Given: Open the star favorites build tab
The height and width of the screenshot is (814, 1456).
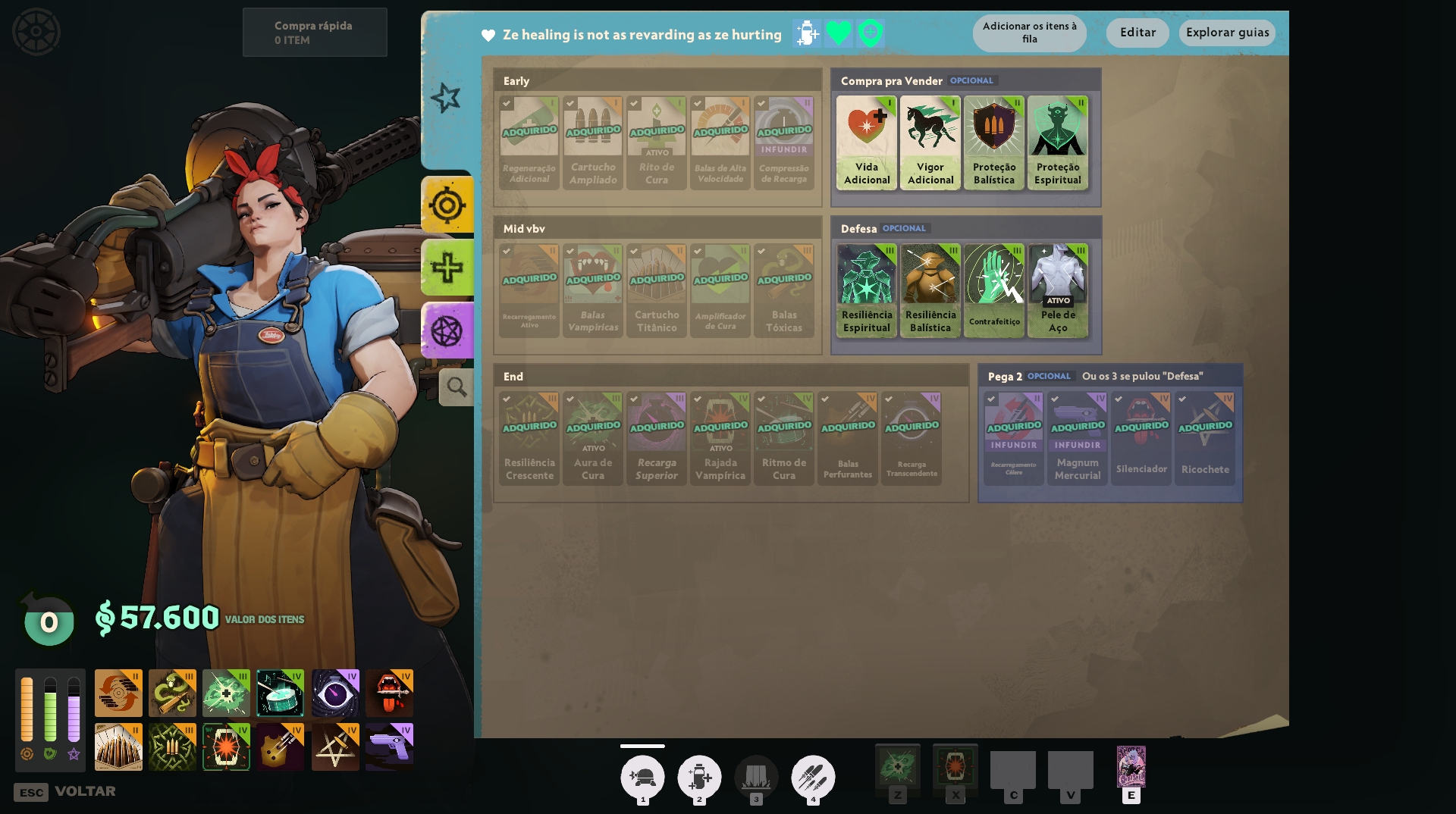Looking at the screenshot, I should point(446,98).
